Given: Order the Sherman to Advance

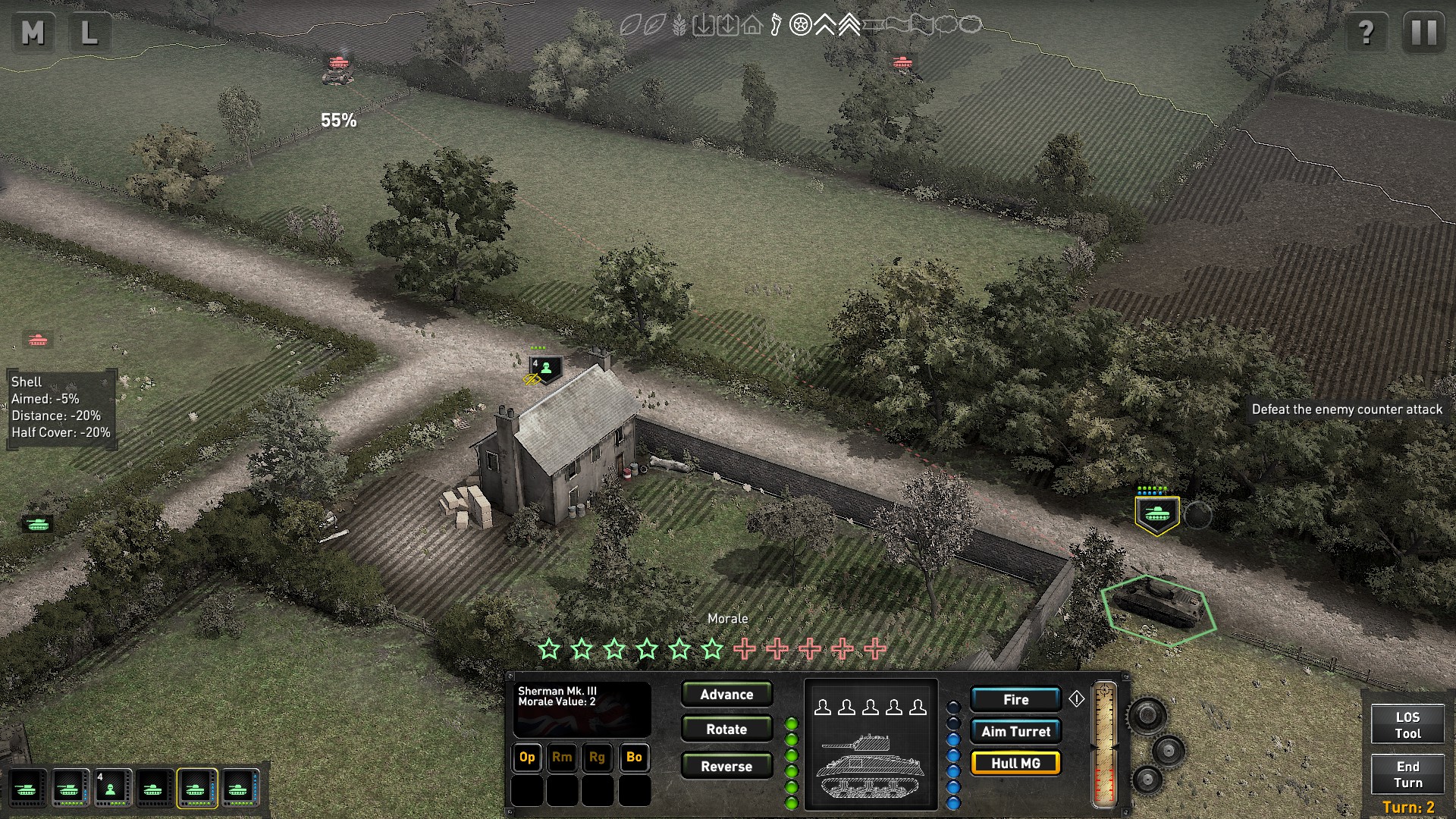Looking at the screenshot, I should click(x=726, y=694).
